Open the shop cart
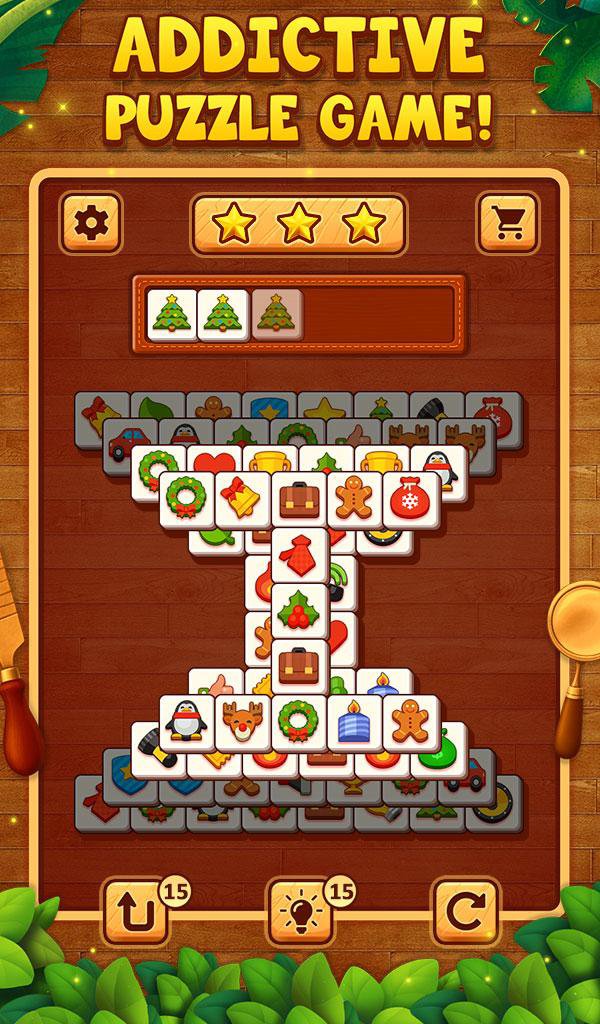The width and height of the screenshot is (600, 1024). pos(508,223)
